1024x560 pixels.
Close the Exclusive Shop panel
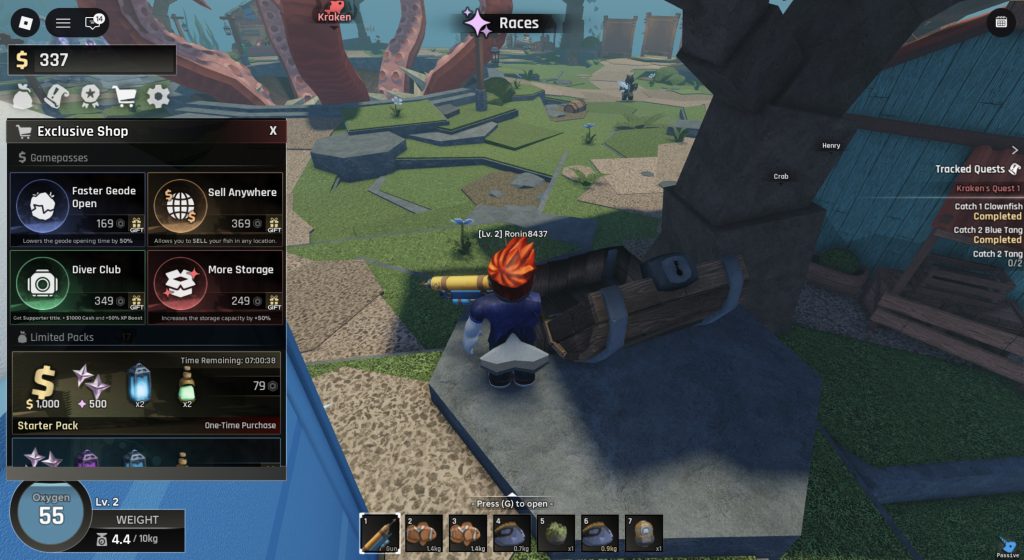coord(273,131)
